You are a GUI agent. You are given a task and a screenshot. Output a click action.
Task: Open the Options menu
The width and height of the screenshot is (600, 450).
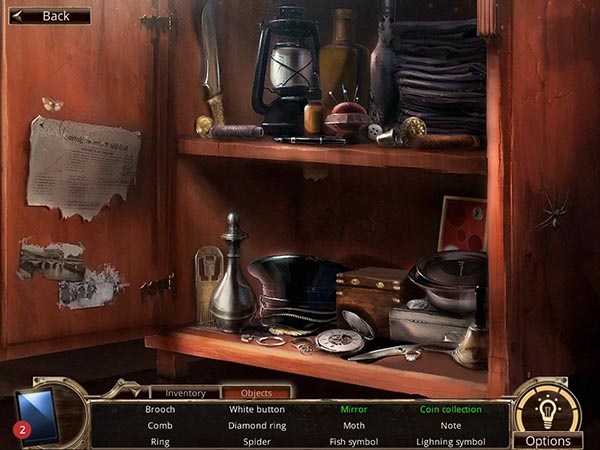(x=548, y=441)
